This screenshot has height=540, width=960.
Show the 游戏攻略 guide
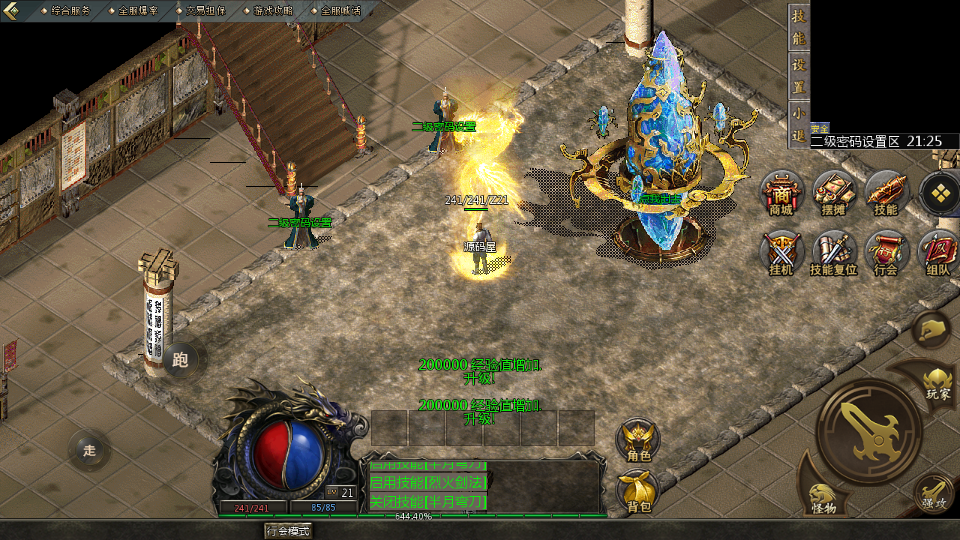tap(273, 9)
